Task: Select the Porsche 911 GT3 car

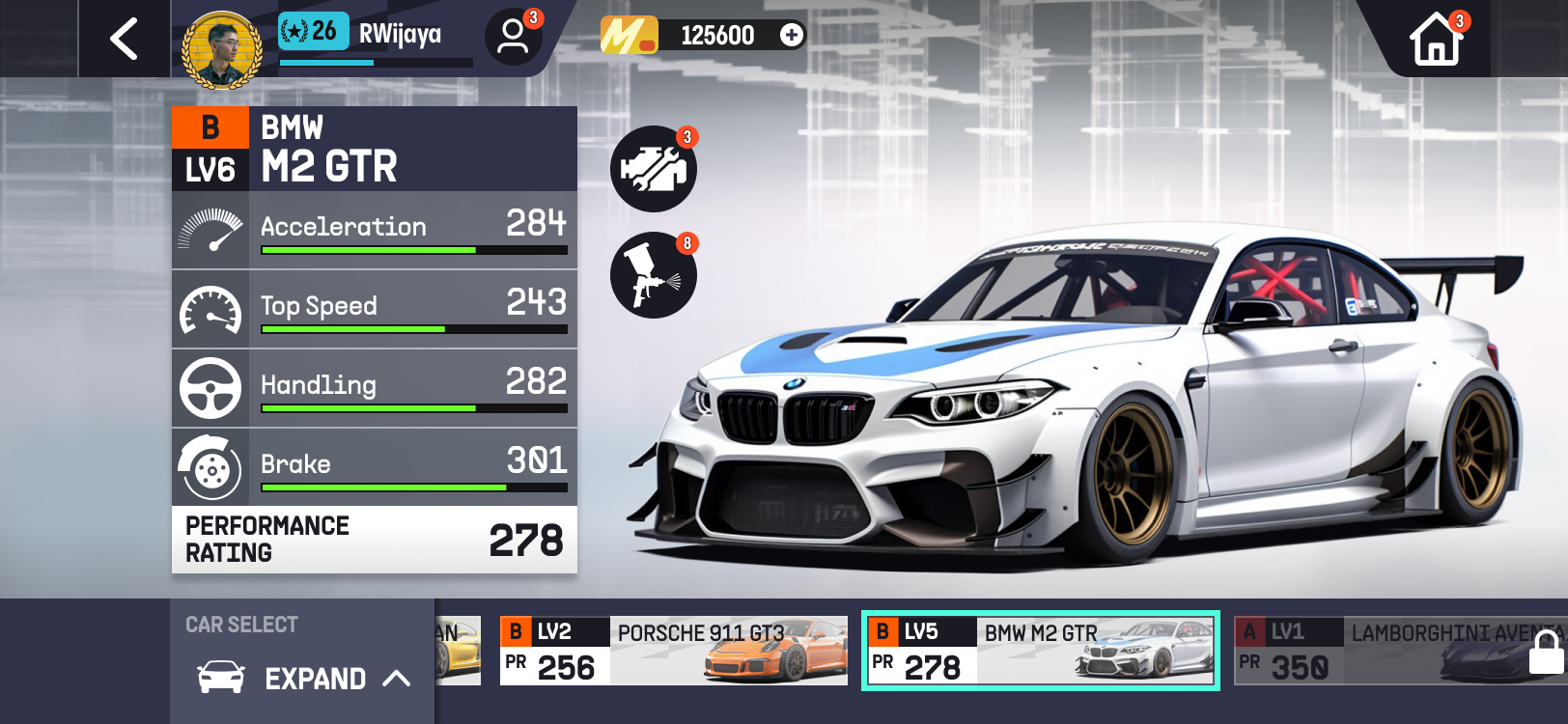Action: [x=673, y=651]
